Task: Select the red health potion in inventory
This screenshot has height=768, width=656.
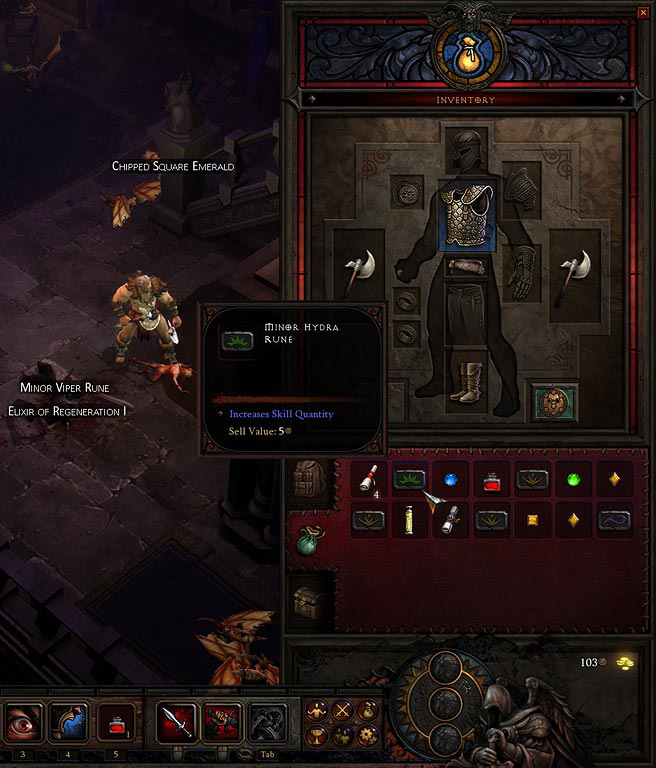Action: coord(491,482)
